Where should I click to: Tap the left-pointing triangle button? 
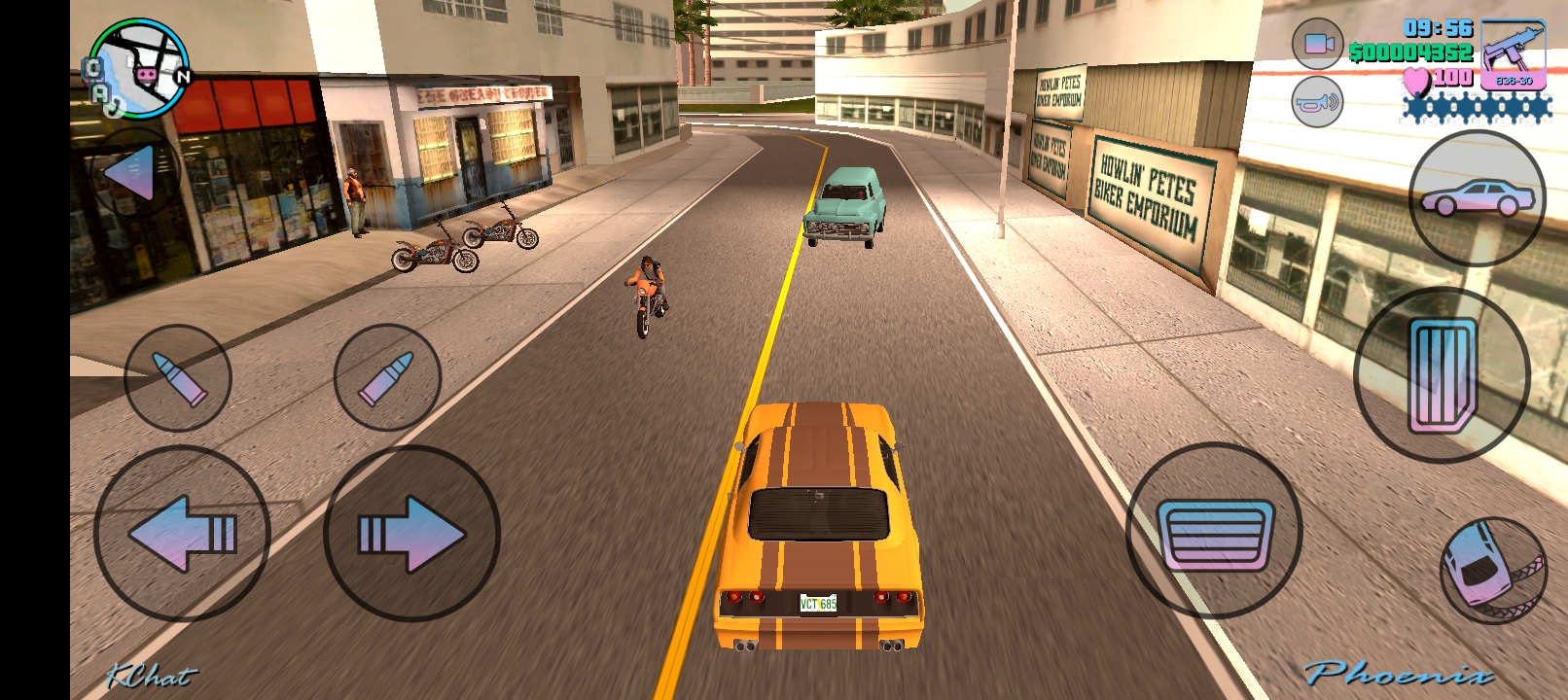point(132,174)
